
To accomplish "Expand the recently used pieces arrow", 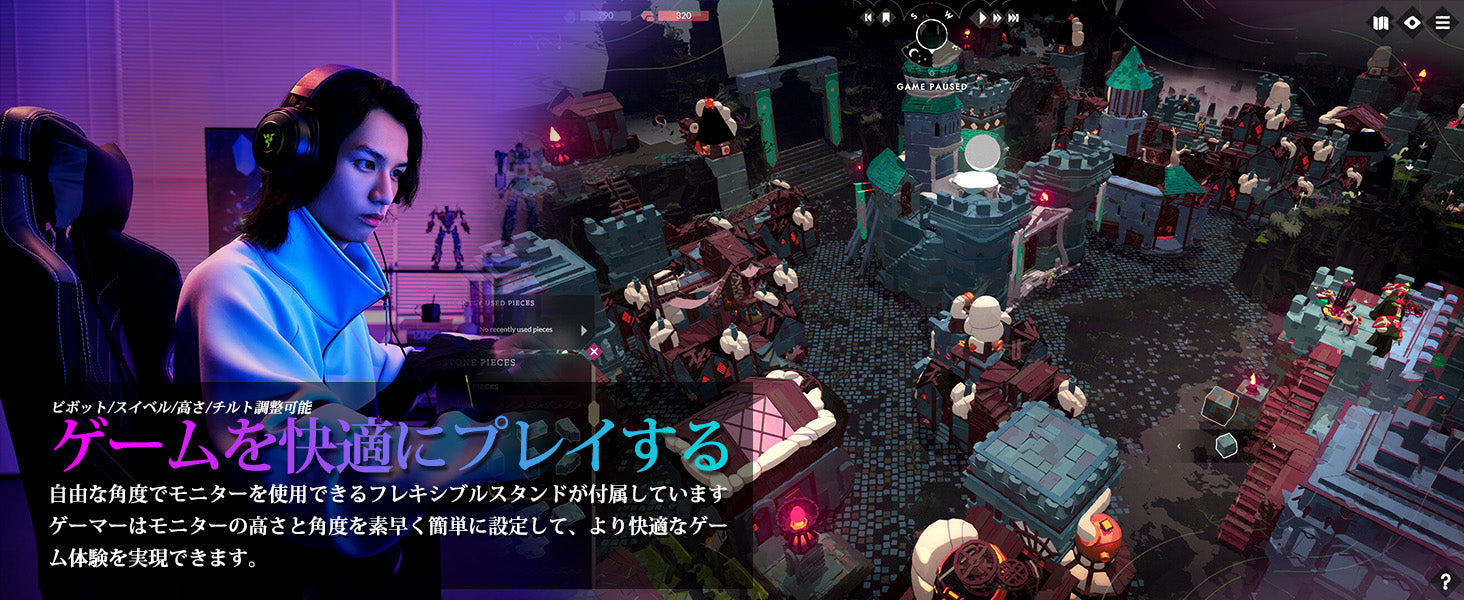I will (586, 329).
